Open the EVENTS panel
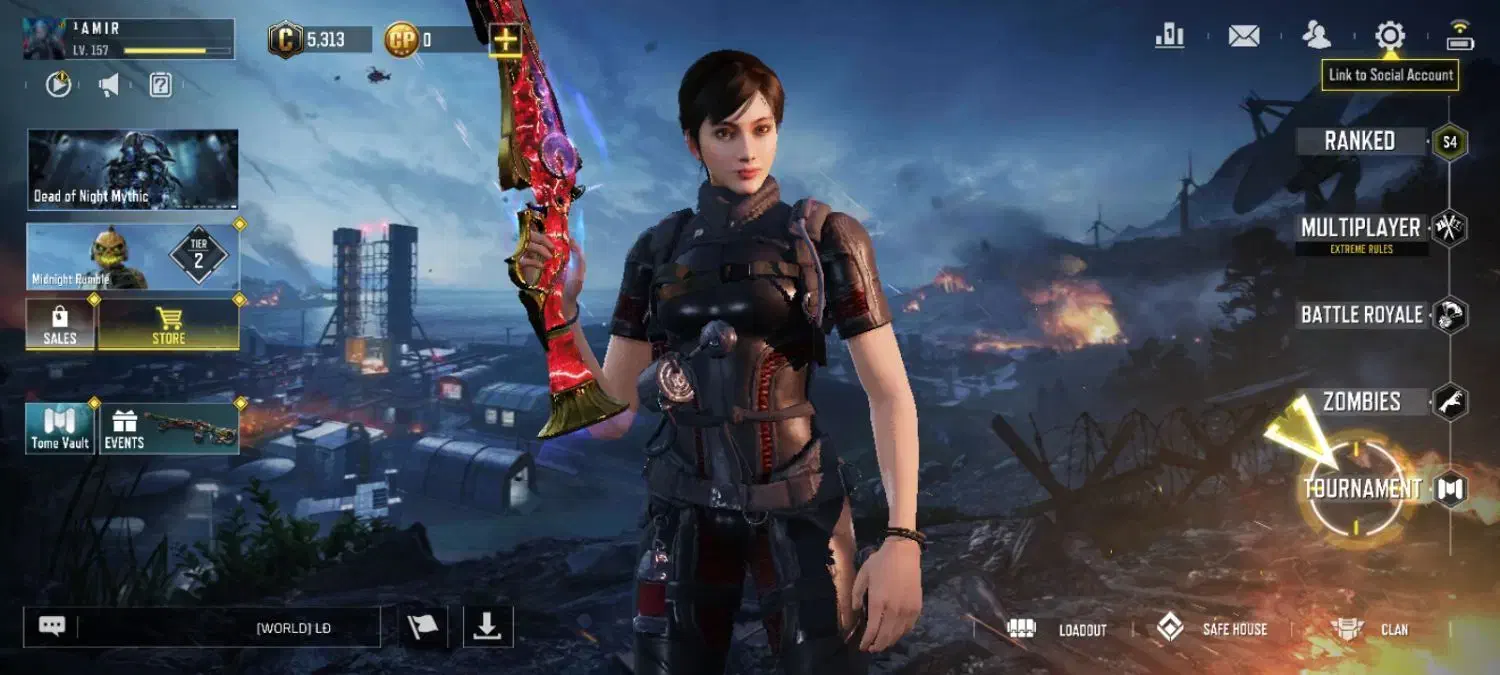This screenshot has width=1500, height=675. [169, 428]
